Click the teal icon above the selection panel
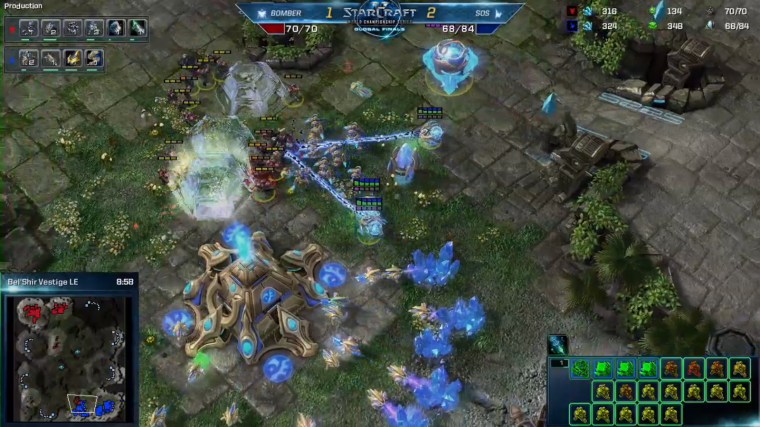760x427 pixels. [x=559, y=344]
